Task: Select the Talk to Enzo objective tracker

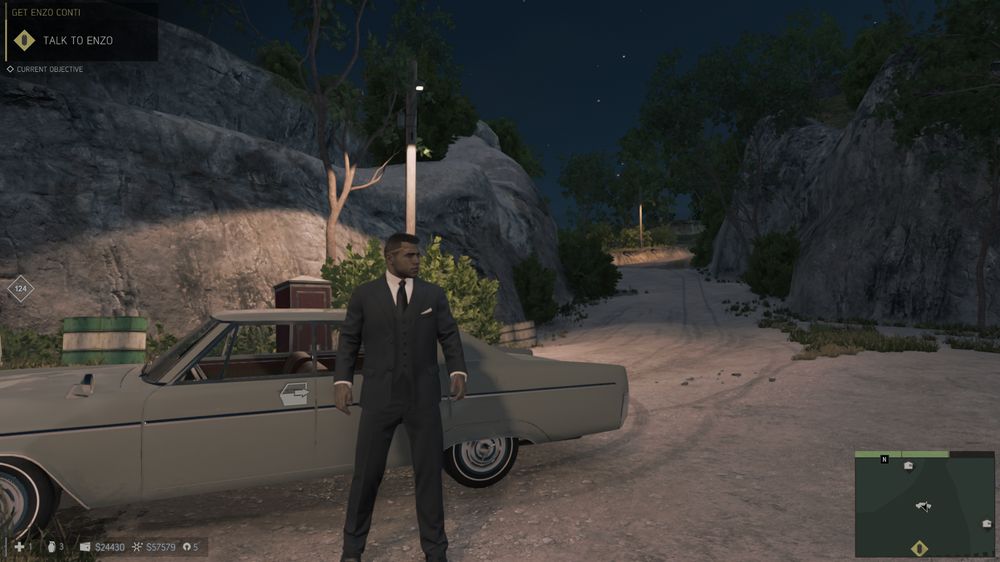Action: 78,41
